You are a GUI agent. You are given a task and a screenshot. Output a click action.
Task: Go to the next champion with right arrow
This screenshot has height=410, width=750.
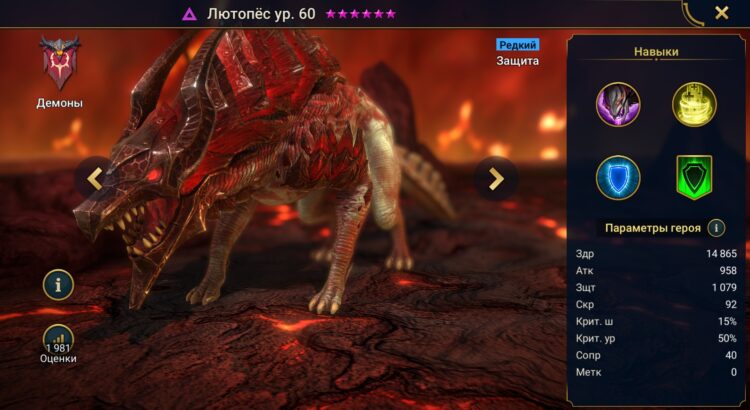coord(495,178)
